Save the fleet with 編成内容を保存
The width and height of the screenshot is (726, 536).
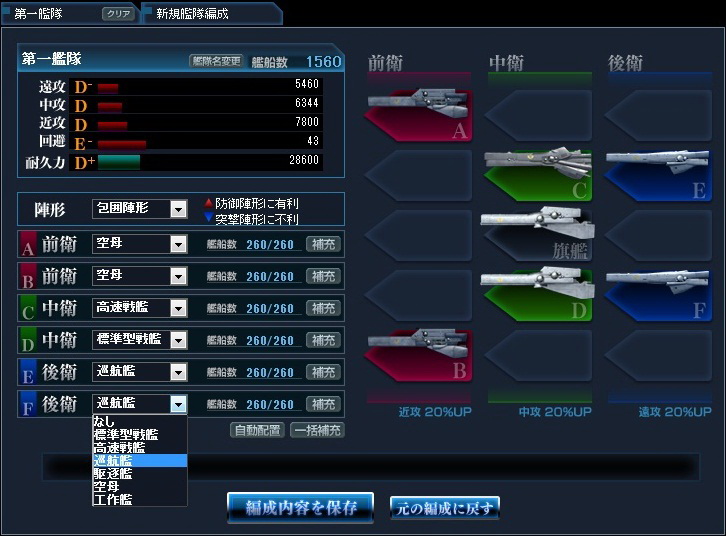tap(300, 508)
